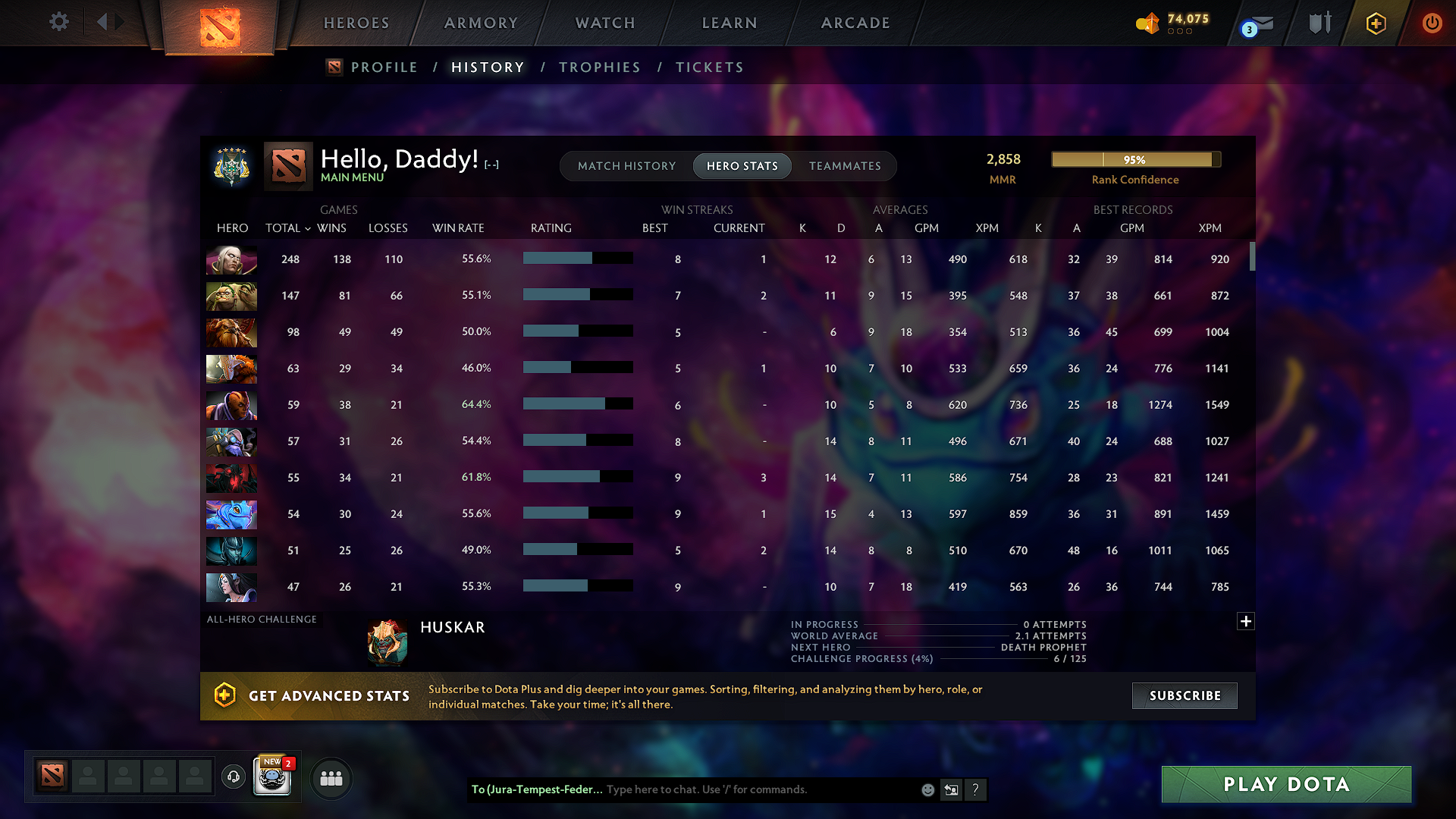Collapse the Hello, Daddy! player name

click(490, 163)
